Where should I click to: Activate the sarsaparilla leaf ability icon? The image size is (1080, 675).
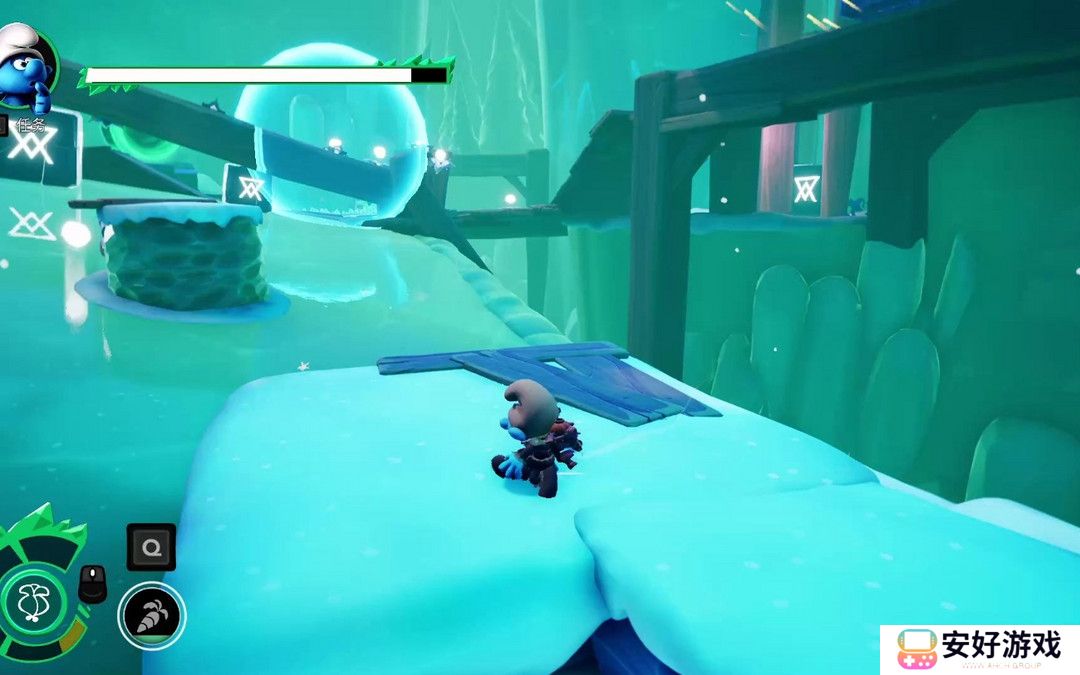[34, 602]
